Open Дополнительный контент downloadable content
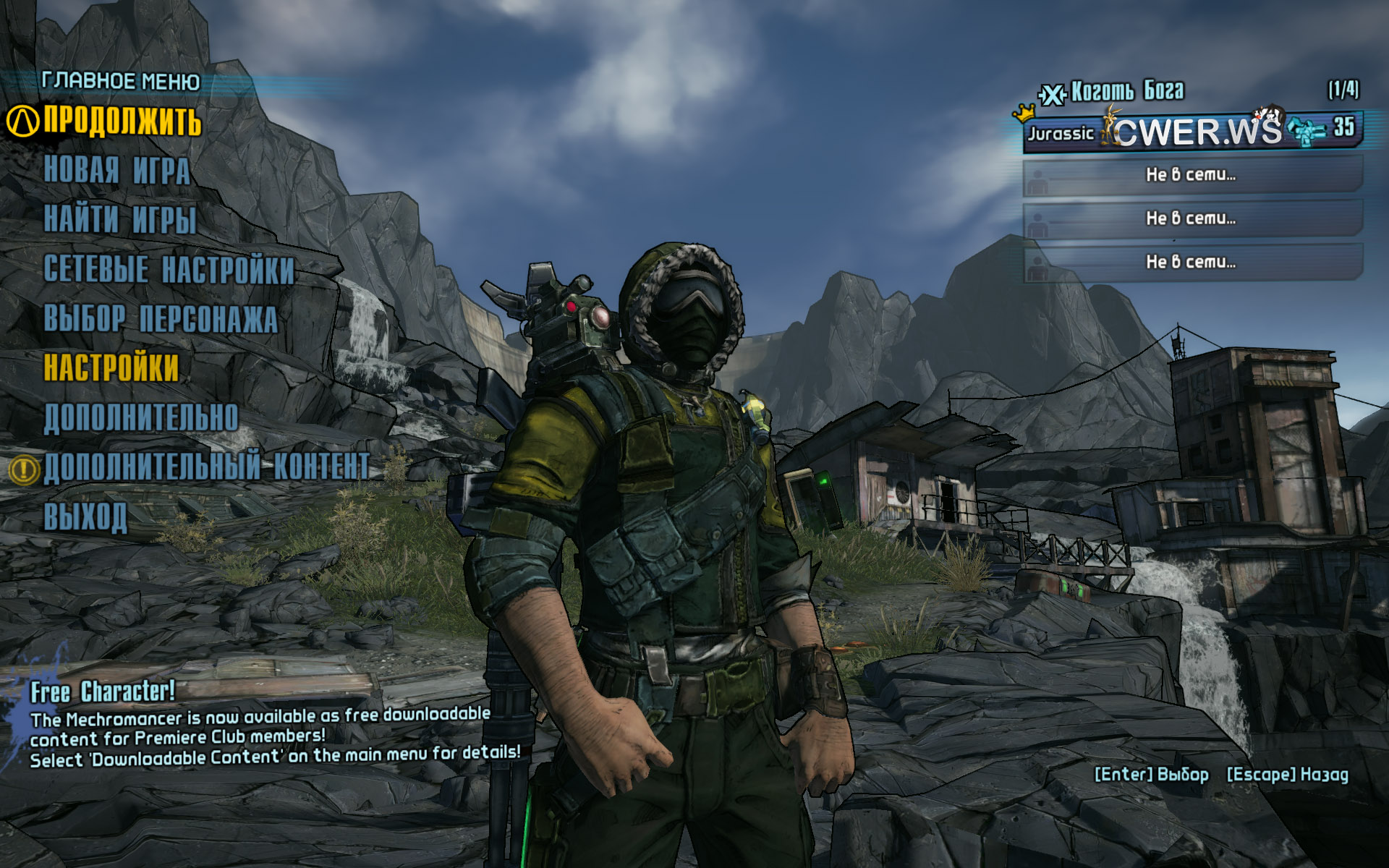Viewport: 1389px width, 868px height. pos(207,467)
